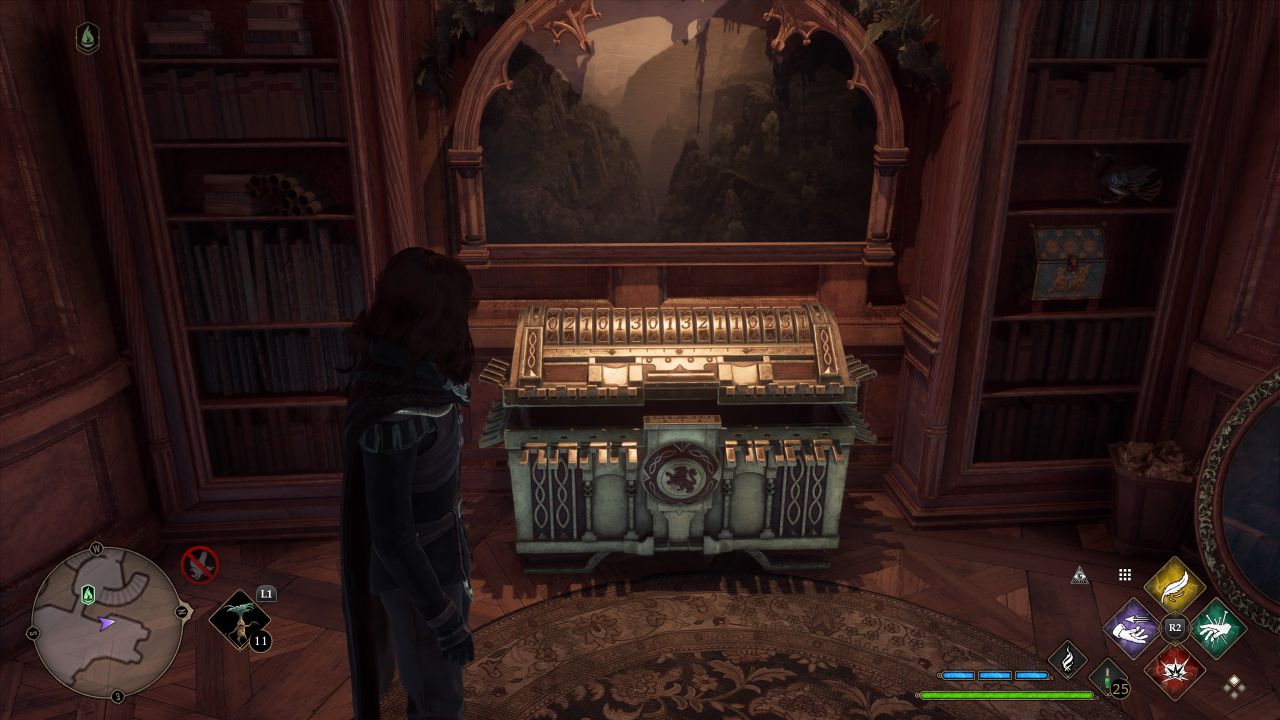
Task: Select the yellow Levioso spell in the wheel
Action: (1175, 587)
